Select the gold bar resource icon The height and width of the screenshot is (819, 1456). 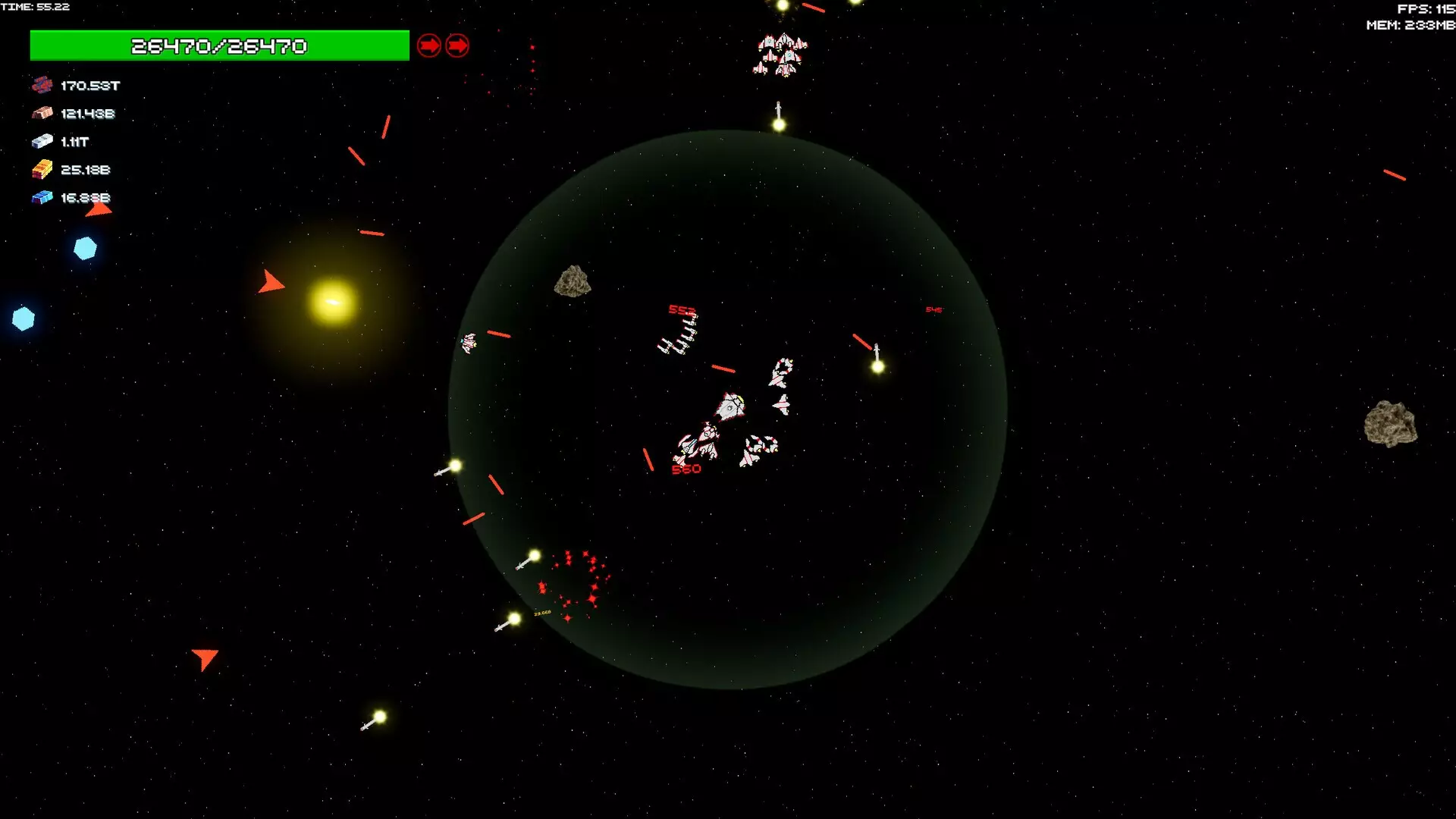[42, 169]
